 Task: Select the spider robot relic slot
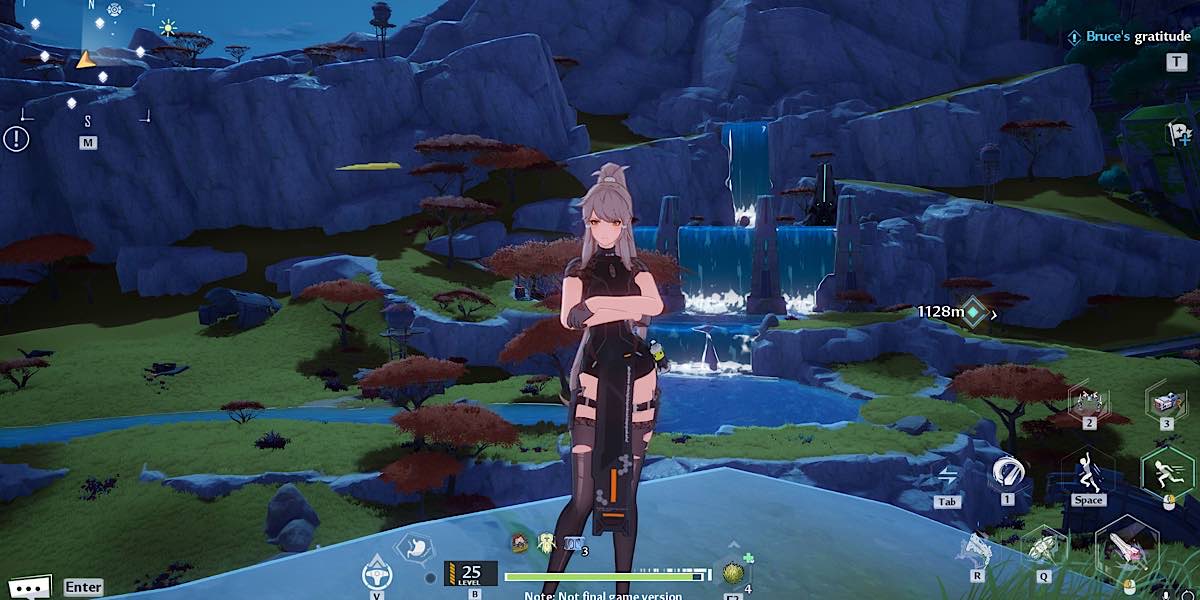point(1089,401)
